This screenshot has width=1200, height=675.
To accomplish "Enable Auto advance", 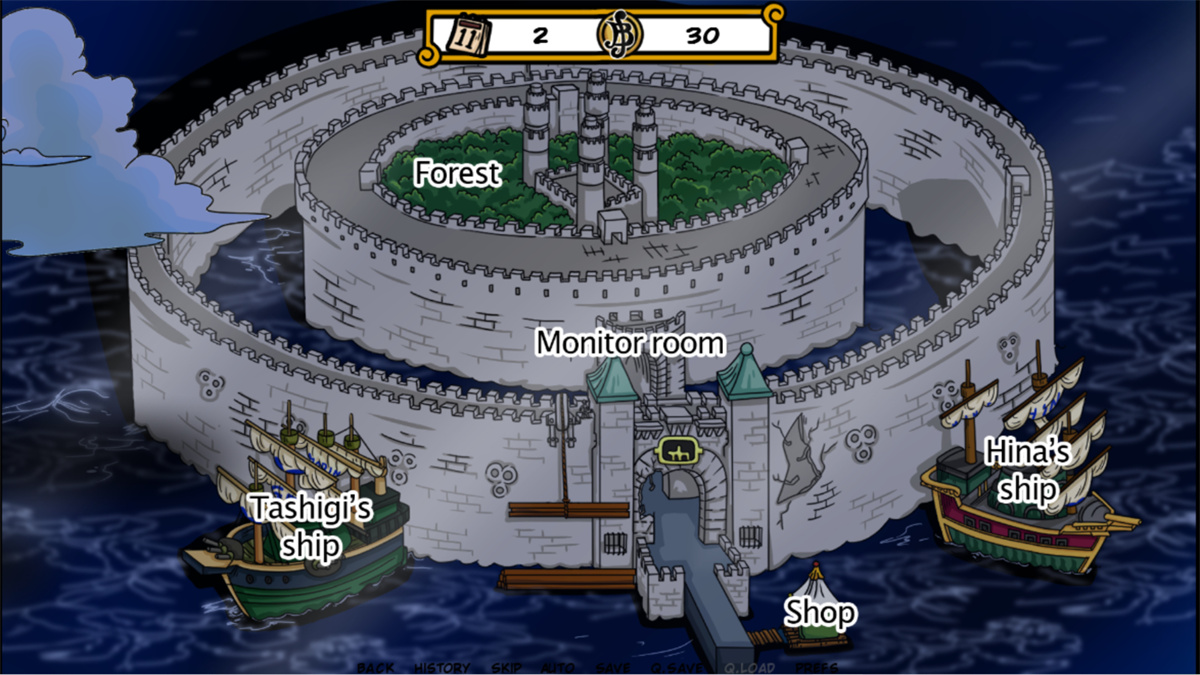I will (x=557, y=667).
